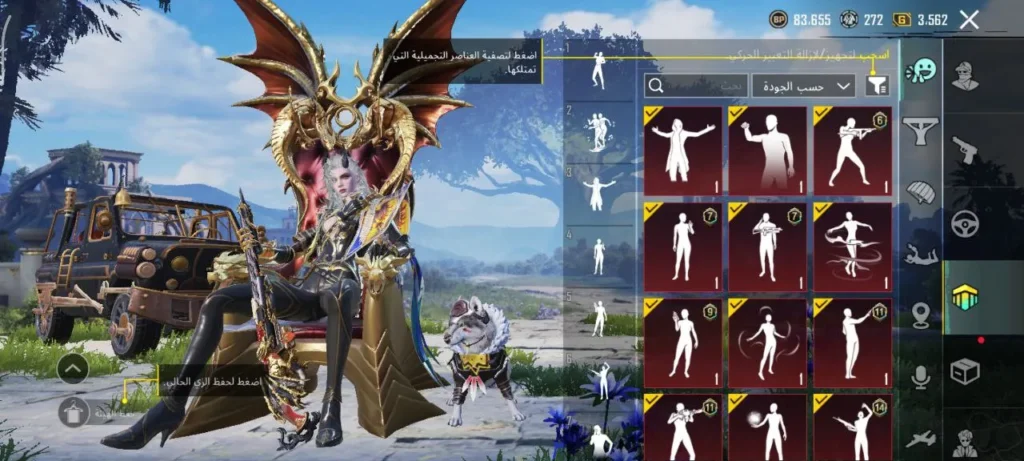Click the emote search field

tap(695, 85)
